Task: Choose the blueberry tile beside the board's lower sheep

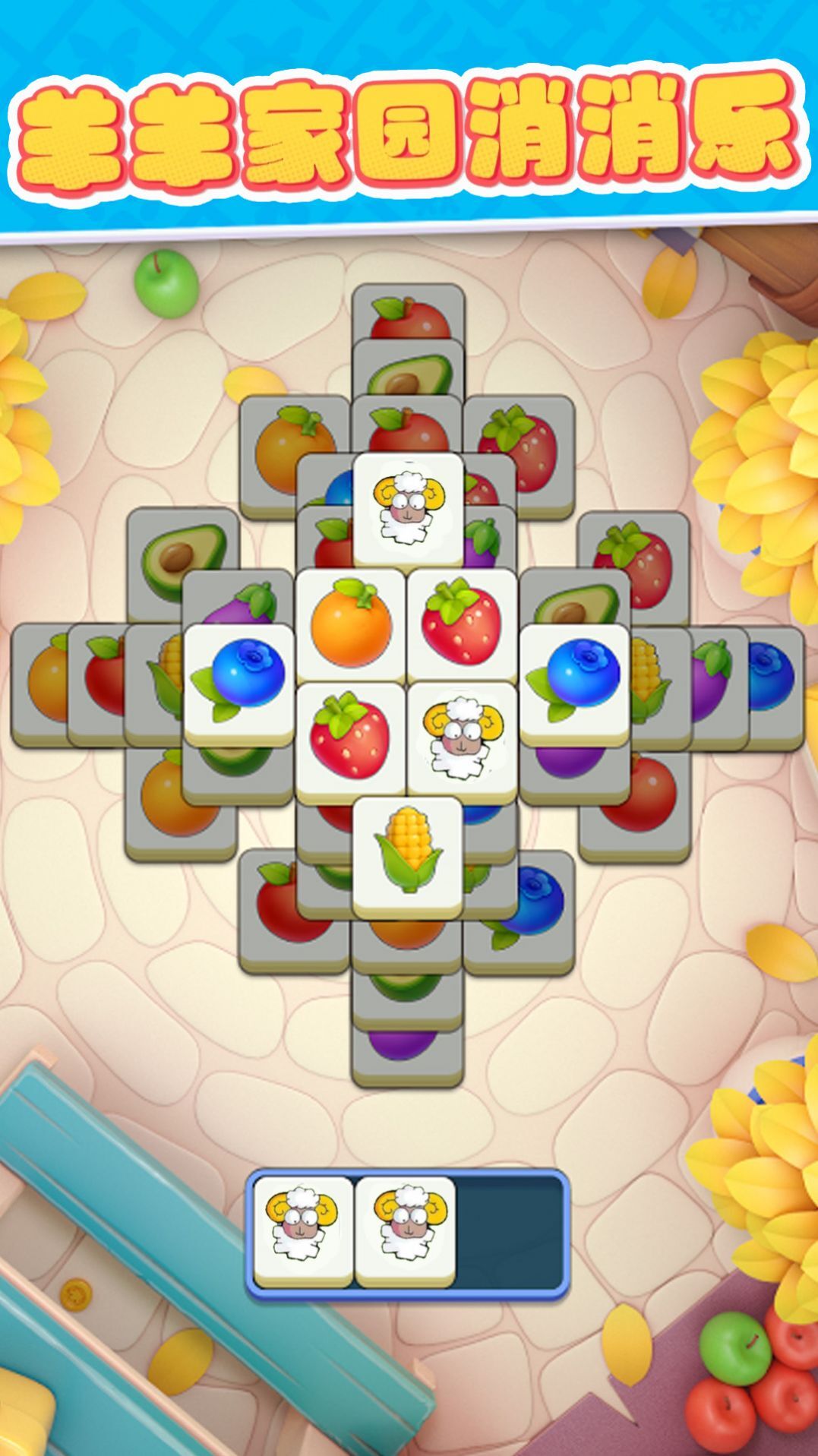Action: click(575, 679)
